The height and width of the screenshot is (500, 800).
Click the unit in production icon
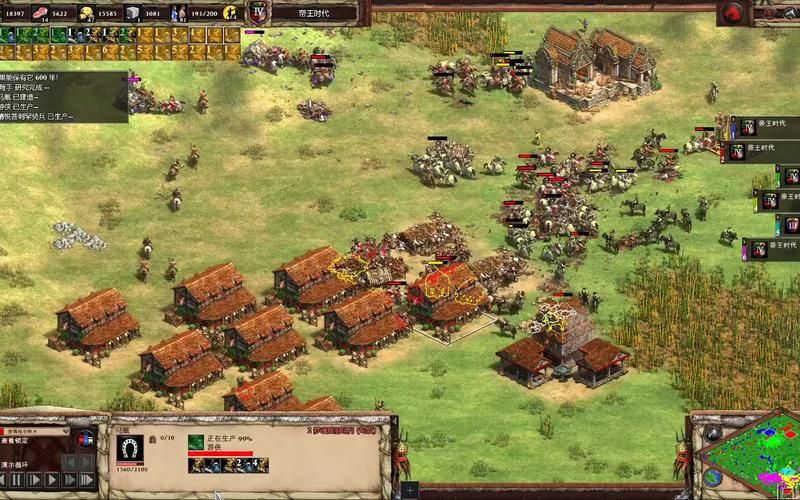click(196, 442)
